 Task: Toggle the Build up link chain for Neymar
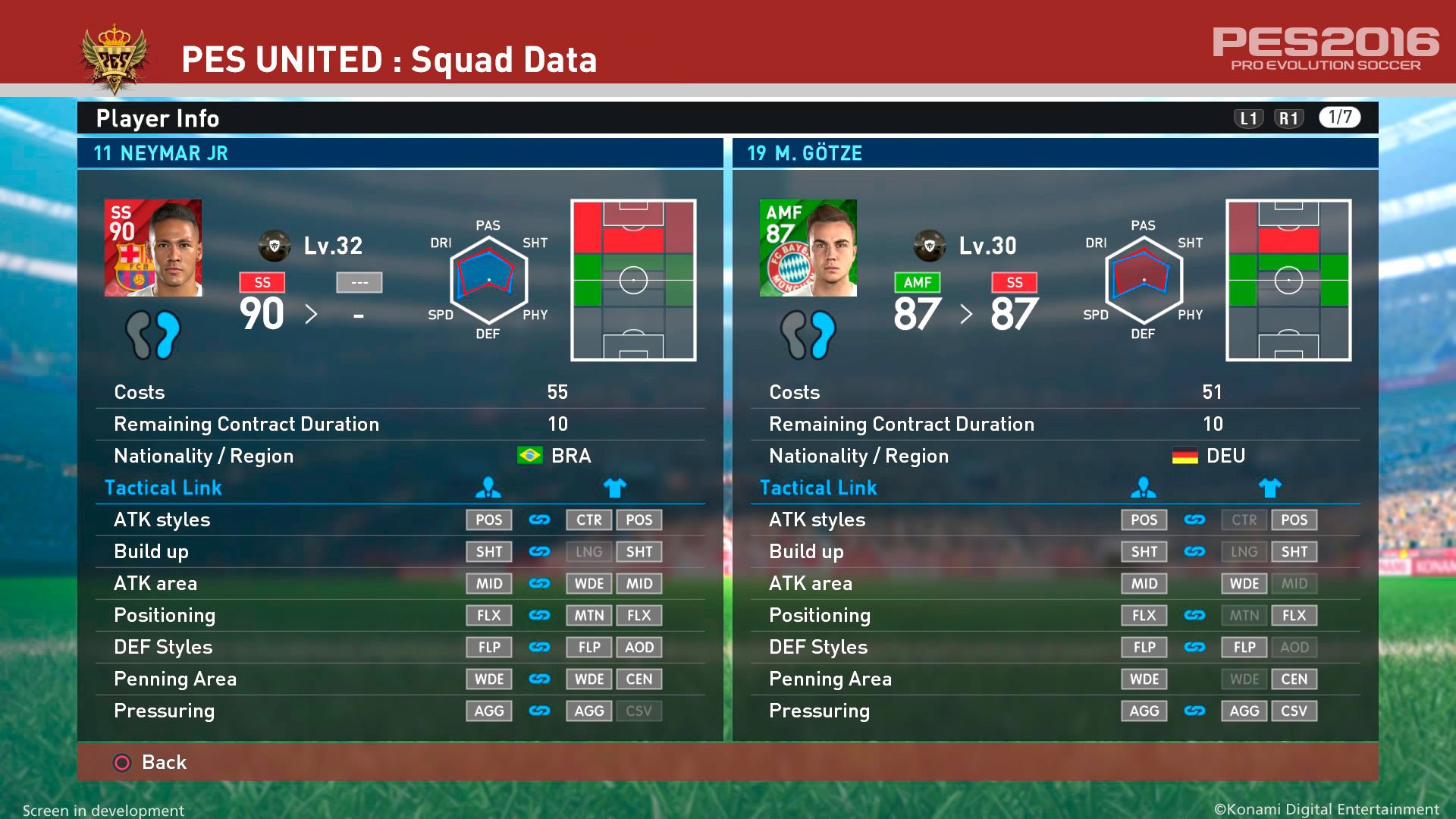(538, 551)
